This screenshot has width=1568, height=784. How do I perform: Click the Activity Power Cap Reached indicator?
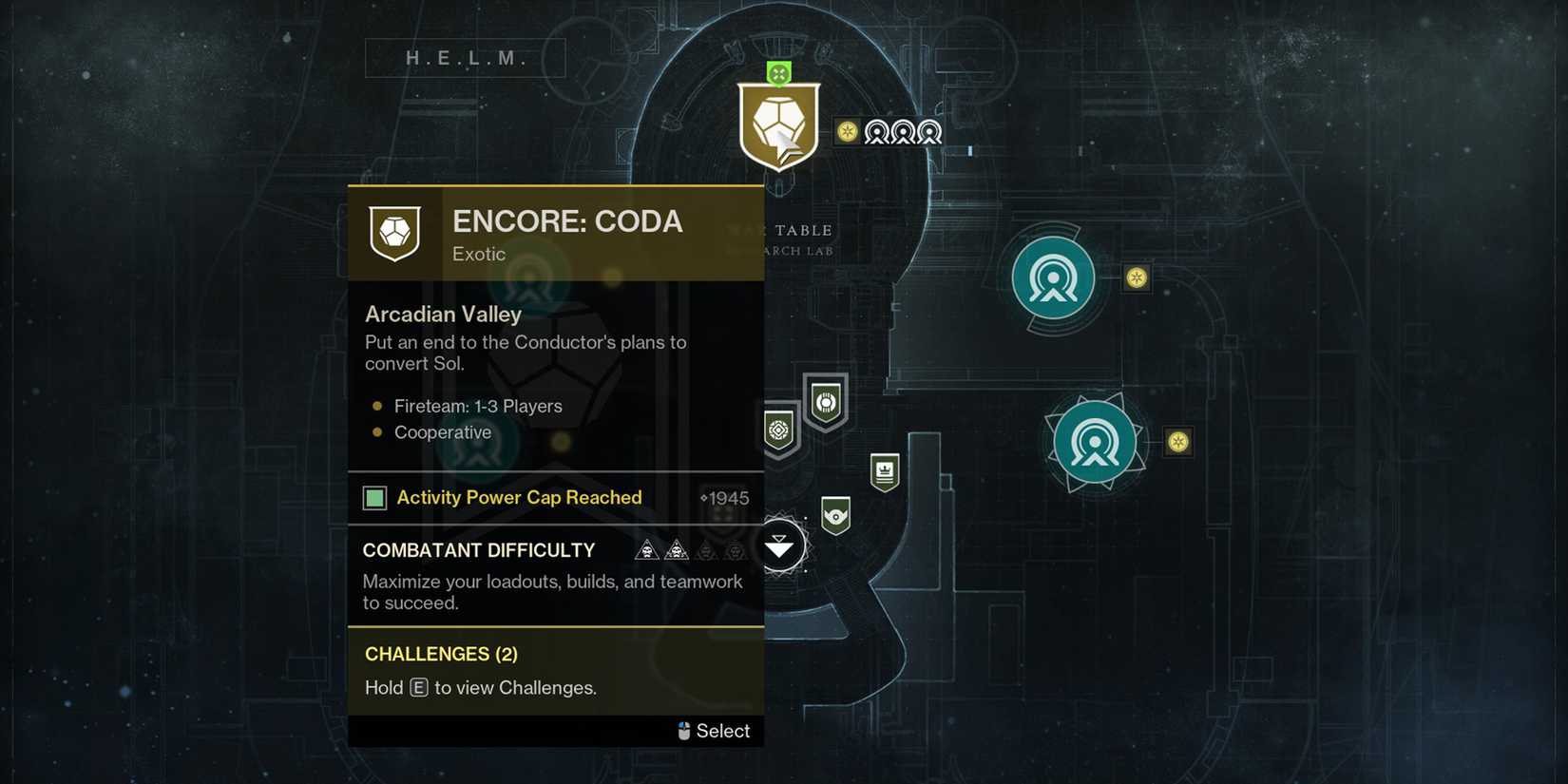[373, 497]
